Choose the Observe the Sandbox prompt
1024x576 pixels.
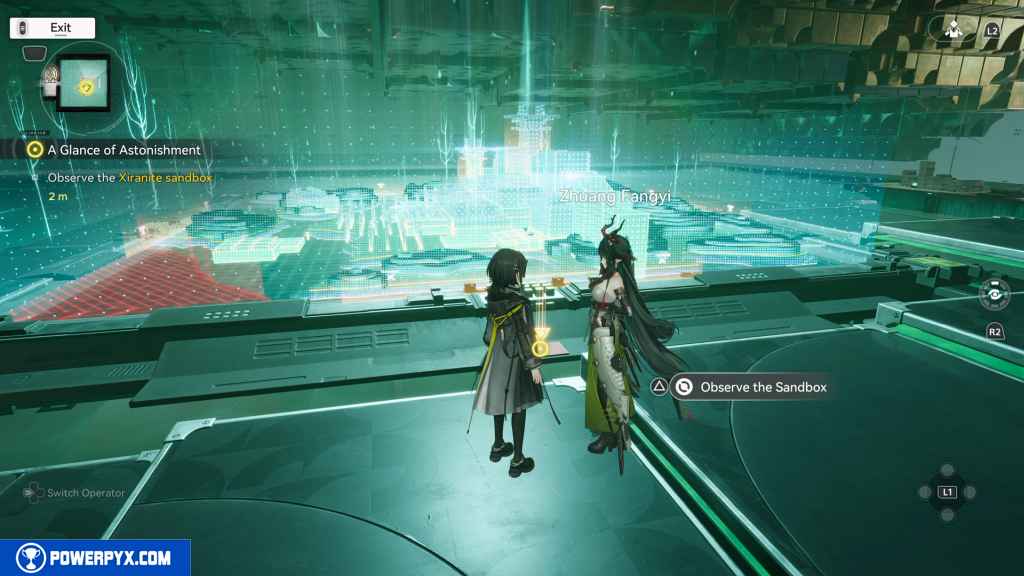pos(750,387)
